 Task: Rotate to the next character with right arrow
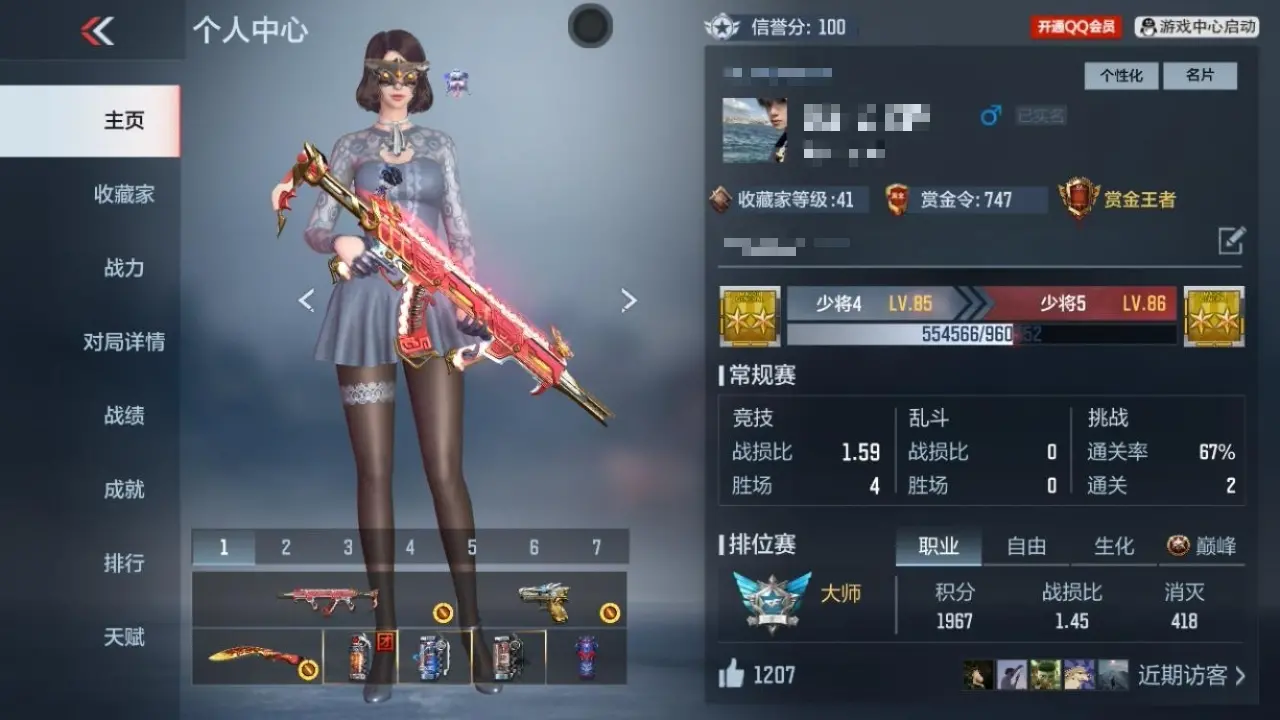tap(628, 300)
